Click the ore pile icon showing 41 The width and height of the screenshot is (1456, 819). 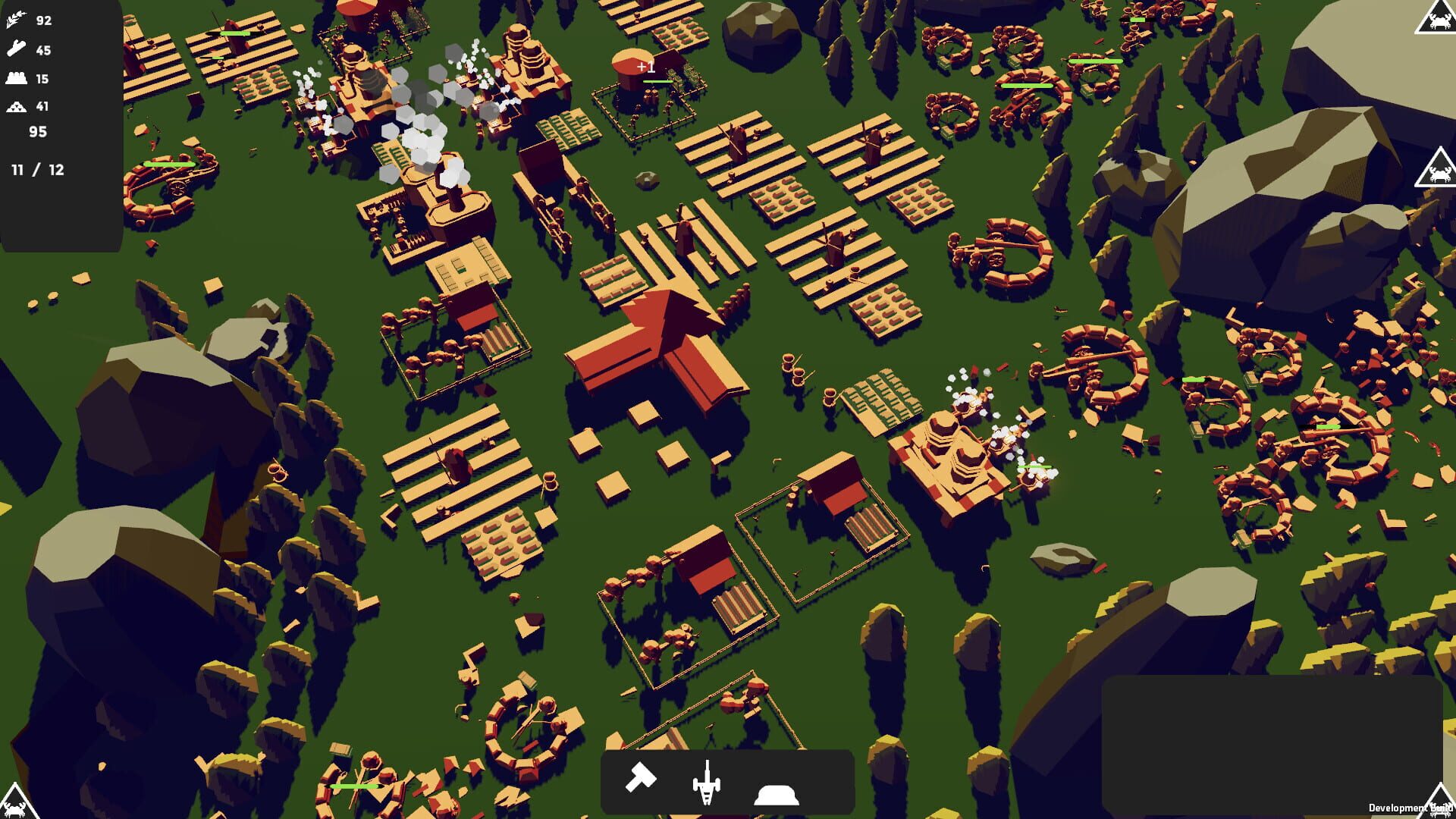click(17, 106)
